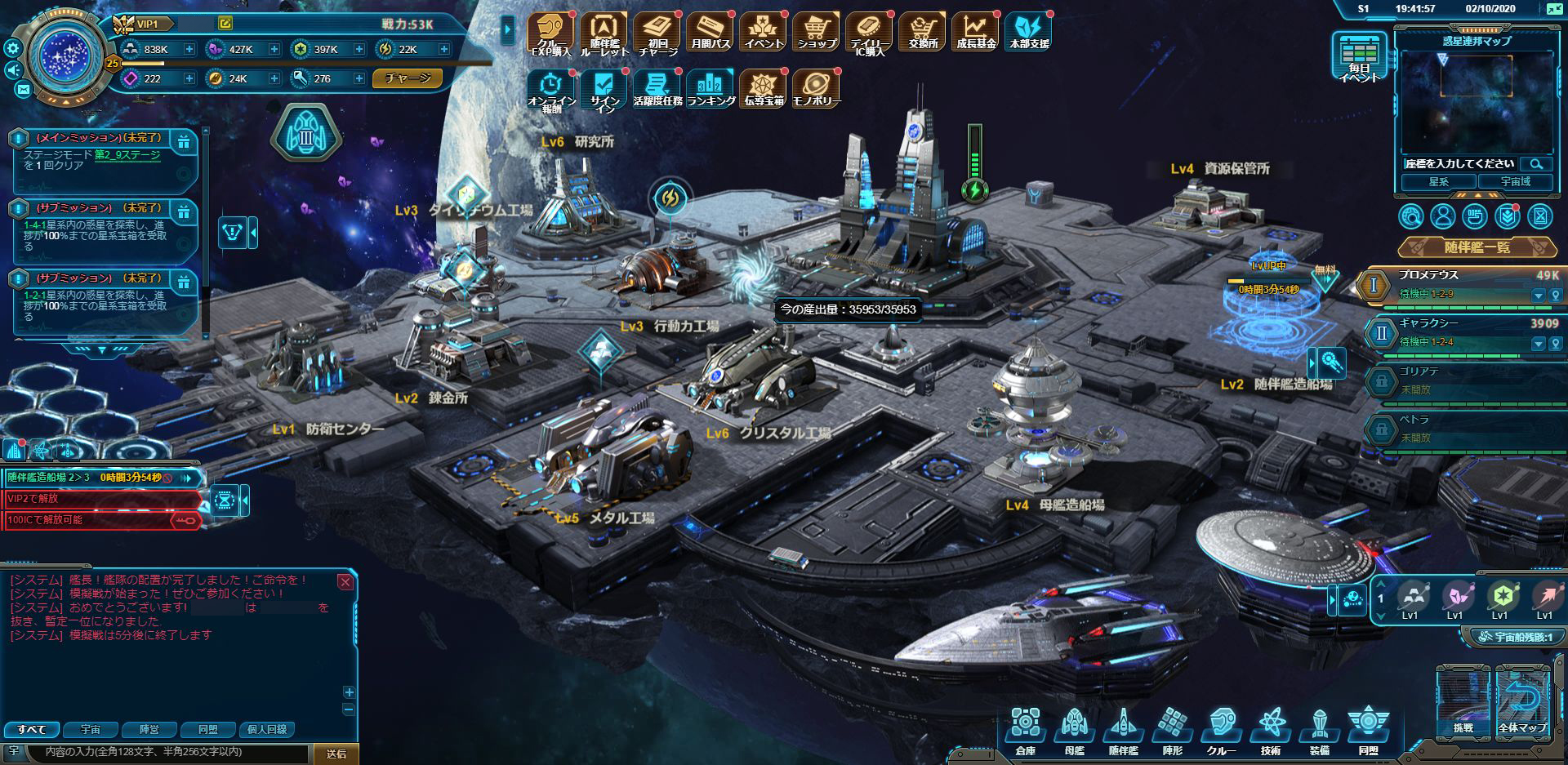Open the 同盟 alliance menu
This screenshot has width=1568, height=765.
point(1368,731)
